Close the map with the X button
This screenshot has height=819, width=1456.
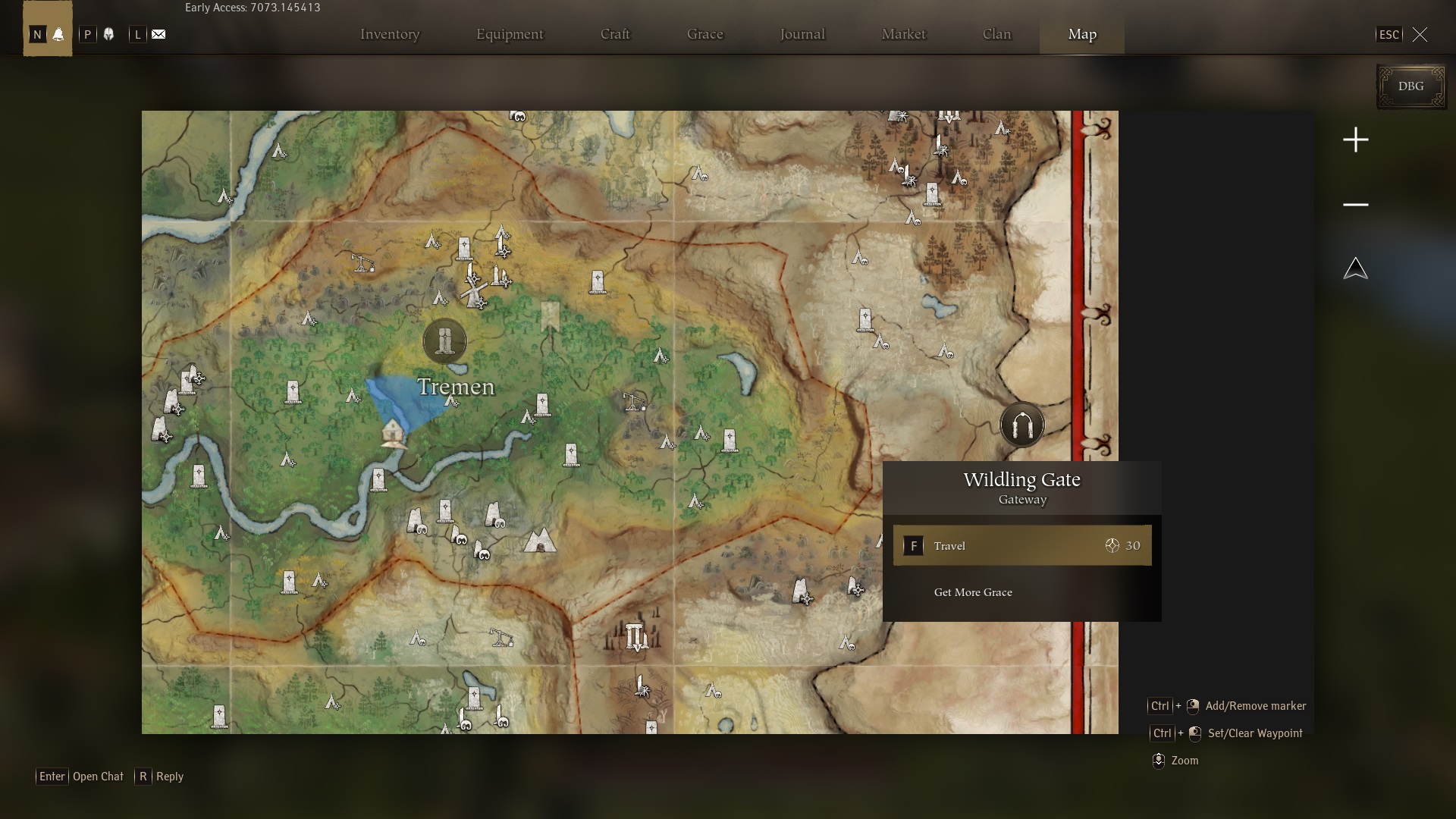(x=1420, y=34)
